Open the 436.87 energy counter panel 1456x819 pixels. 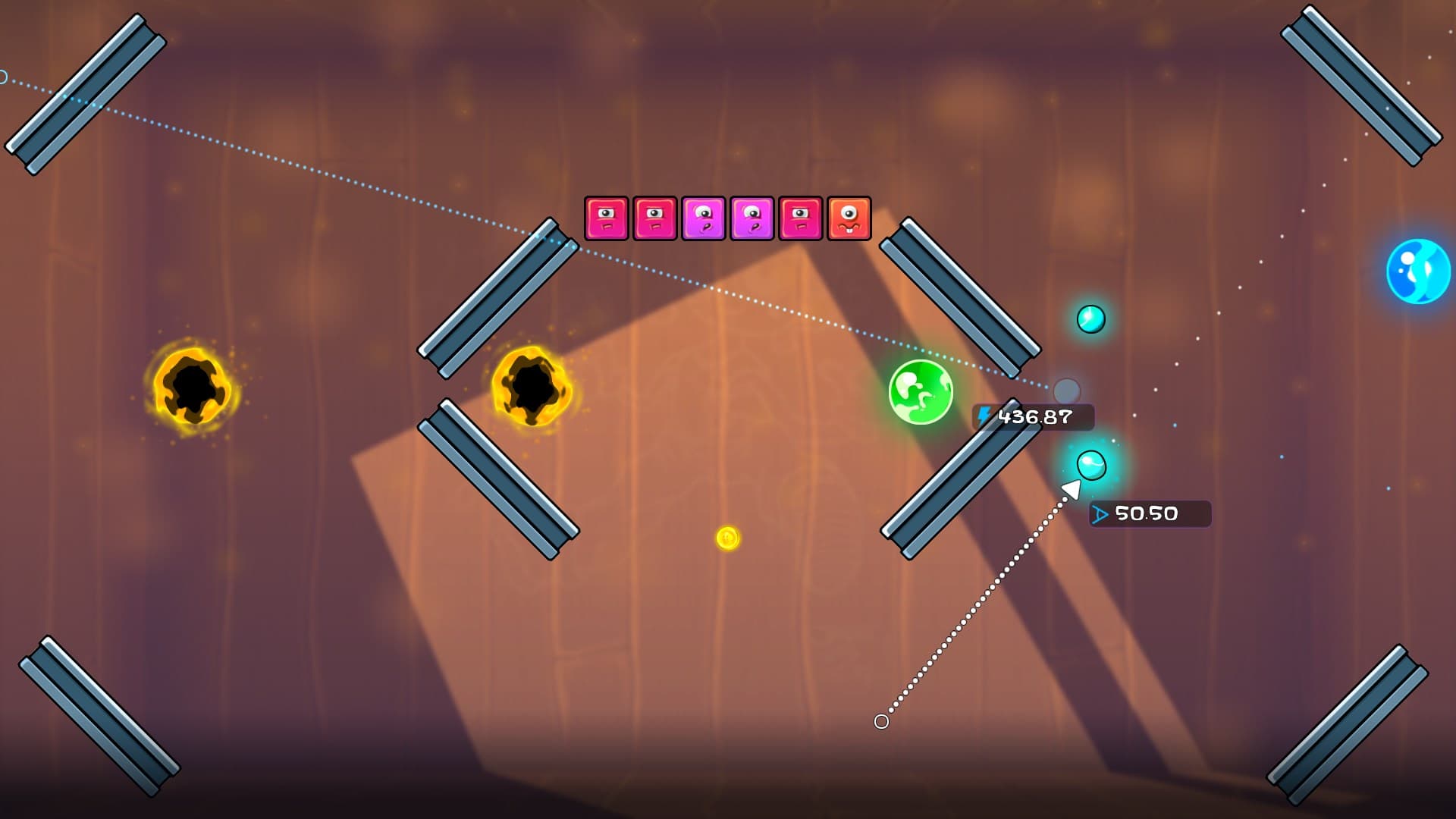(1033, 416)
